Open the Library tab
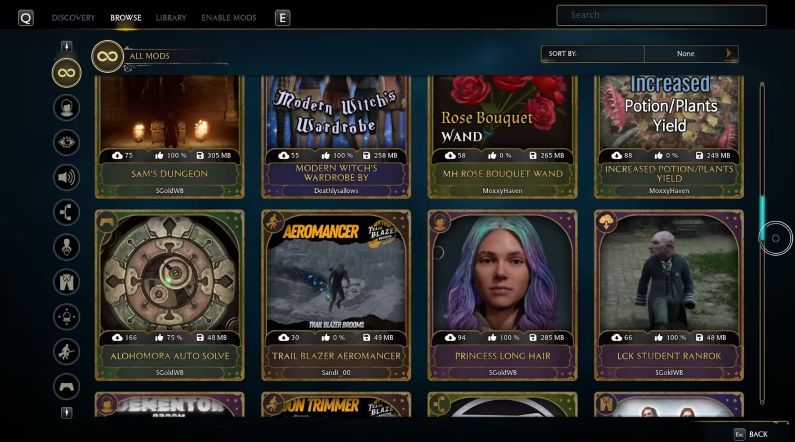Viewport: 795px width, 442px height. pos(170,18)
